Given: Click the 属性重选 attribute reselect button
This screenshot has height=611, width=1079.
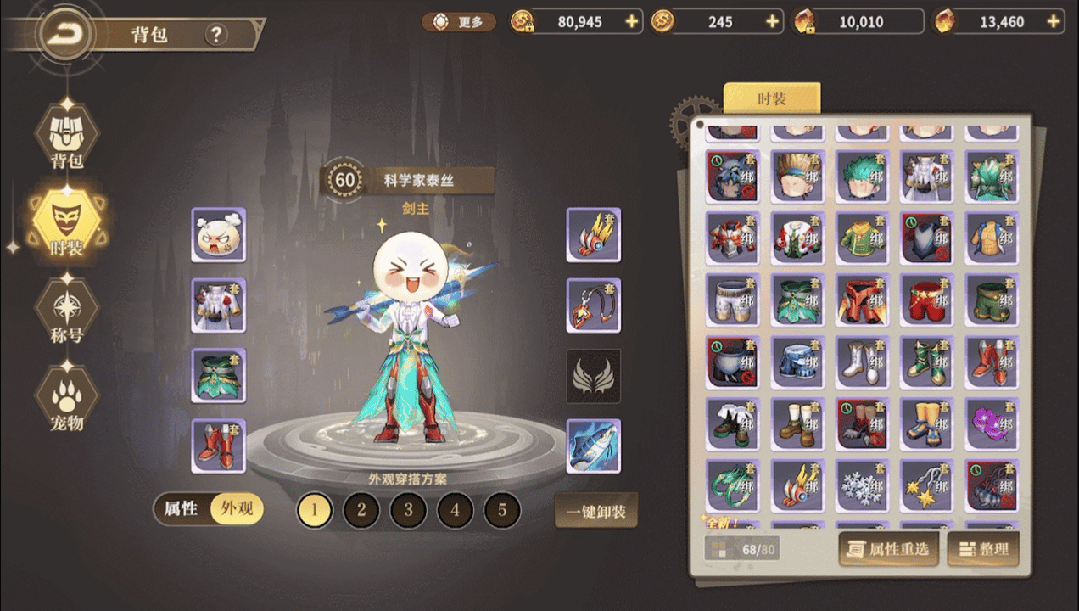Looking at the screenshot, I should pyautogui.click(x=889, y=548).
